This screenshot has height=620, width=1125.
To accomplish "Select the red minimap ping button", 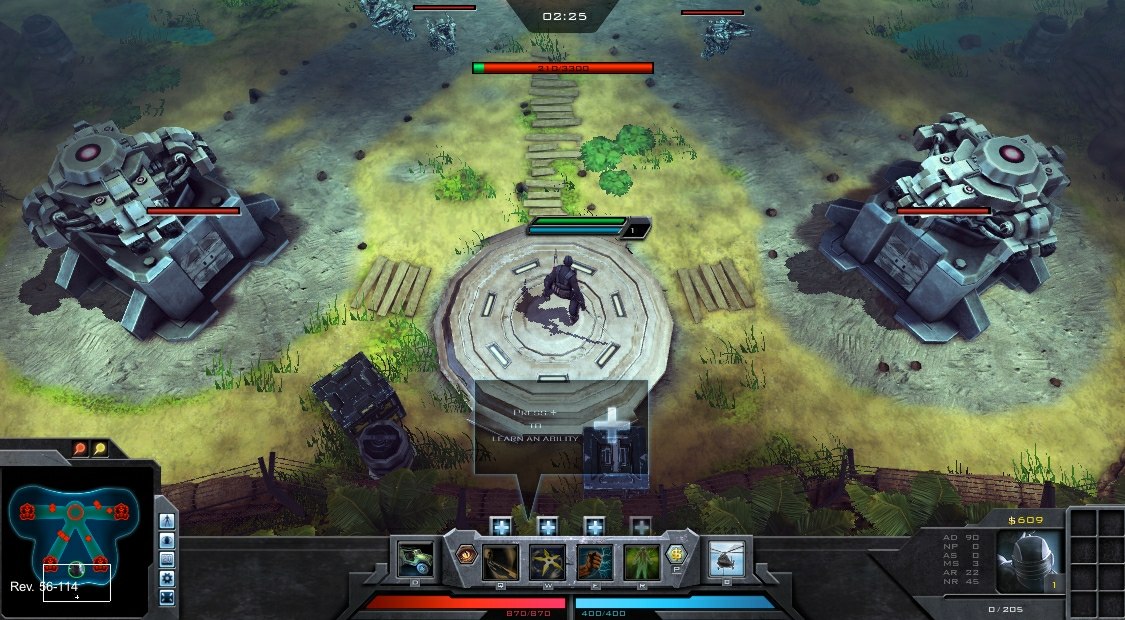I will click(80, 449).
